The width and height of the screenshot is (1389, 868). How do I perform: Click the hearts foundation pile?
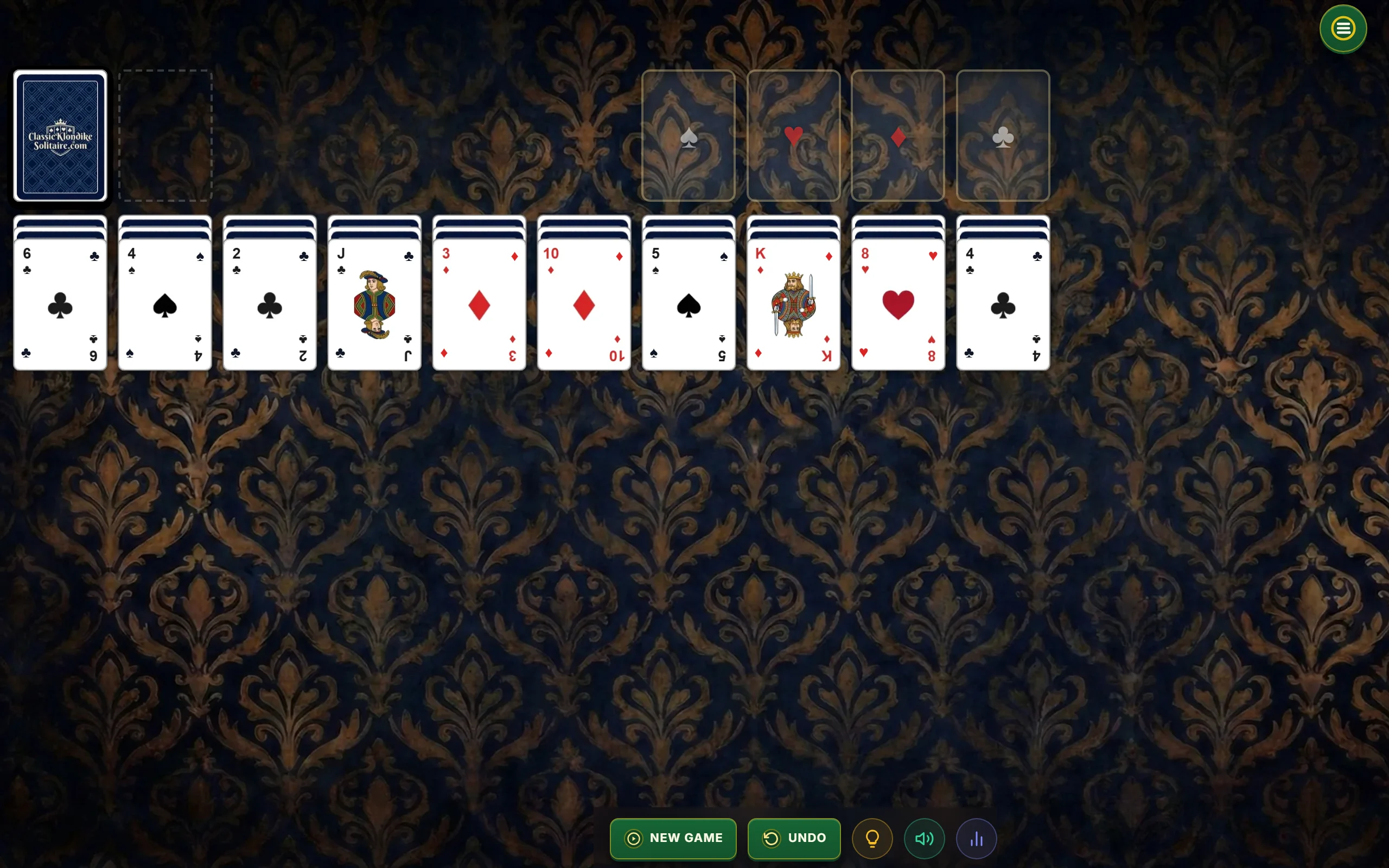[793, 136]
